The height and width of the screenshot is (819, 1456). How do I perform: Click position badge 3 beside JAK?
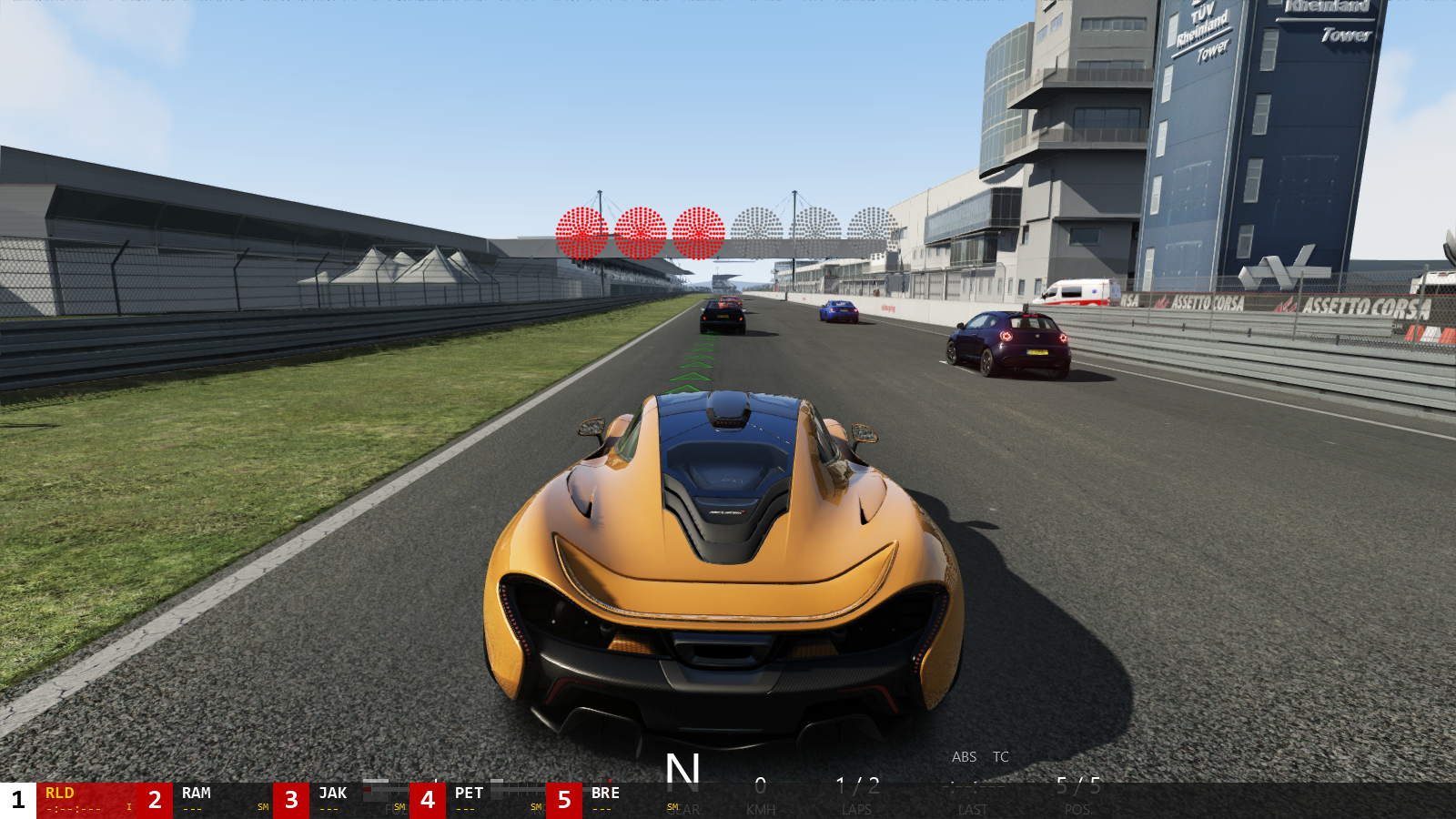(x=289, y=798)
